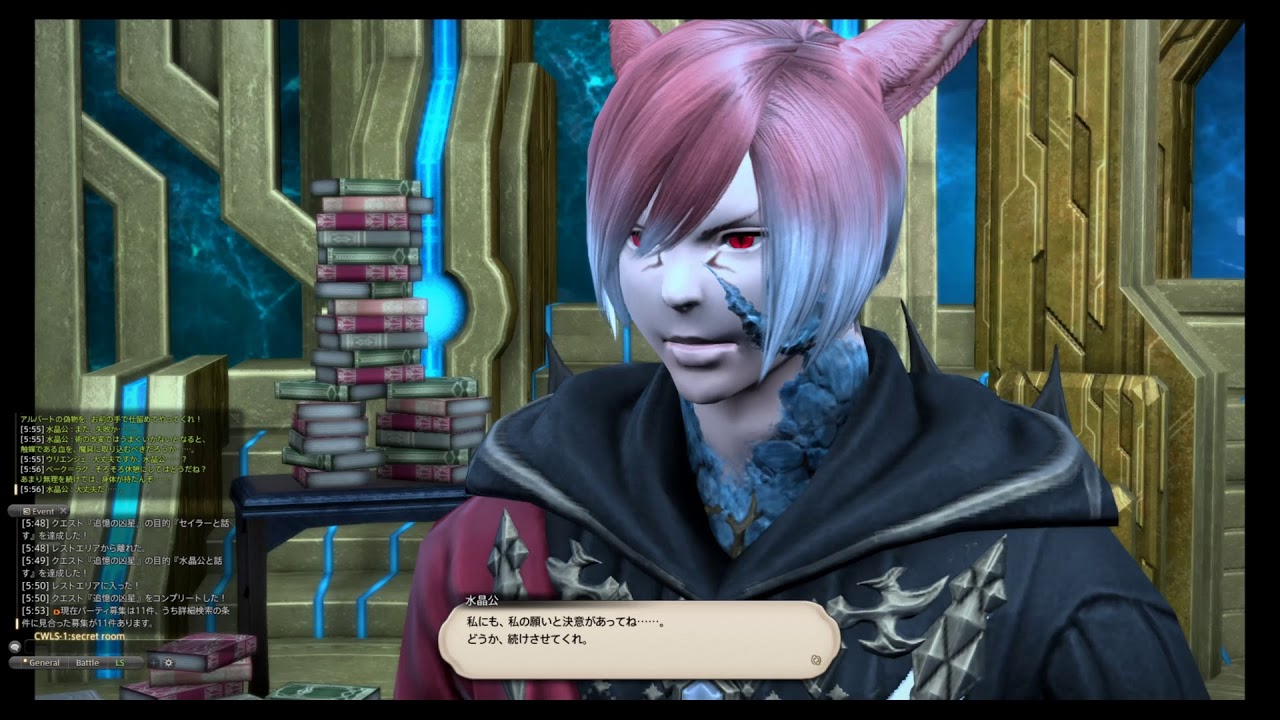Image resolution: width=1280 pixels, height=720 pixels.
Task: Advance the 水晶公 dialogue box
Action: pos(816,660)
